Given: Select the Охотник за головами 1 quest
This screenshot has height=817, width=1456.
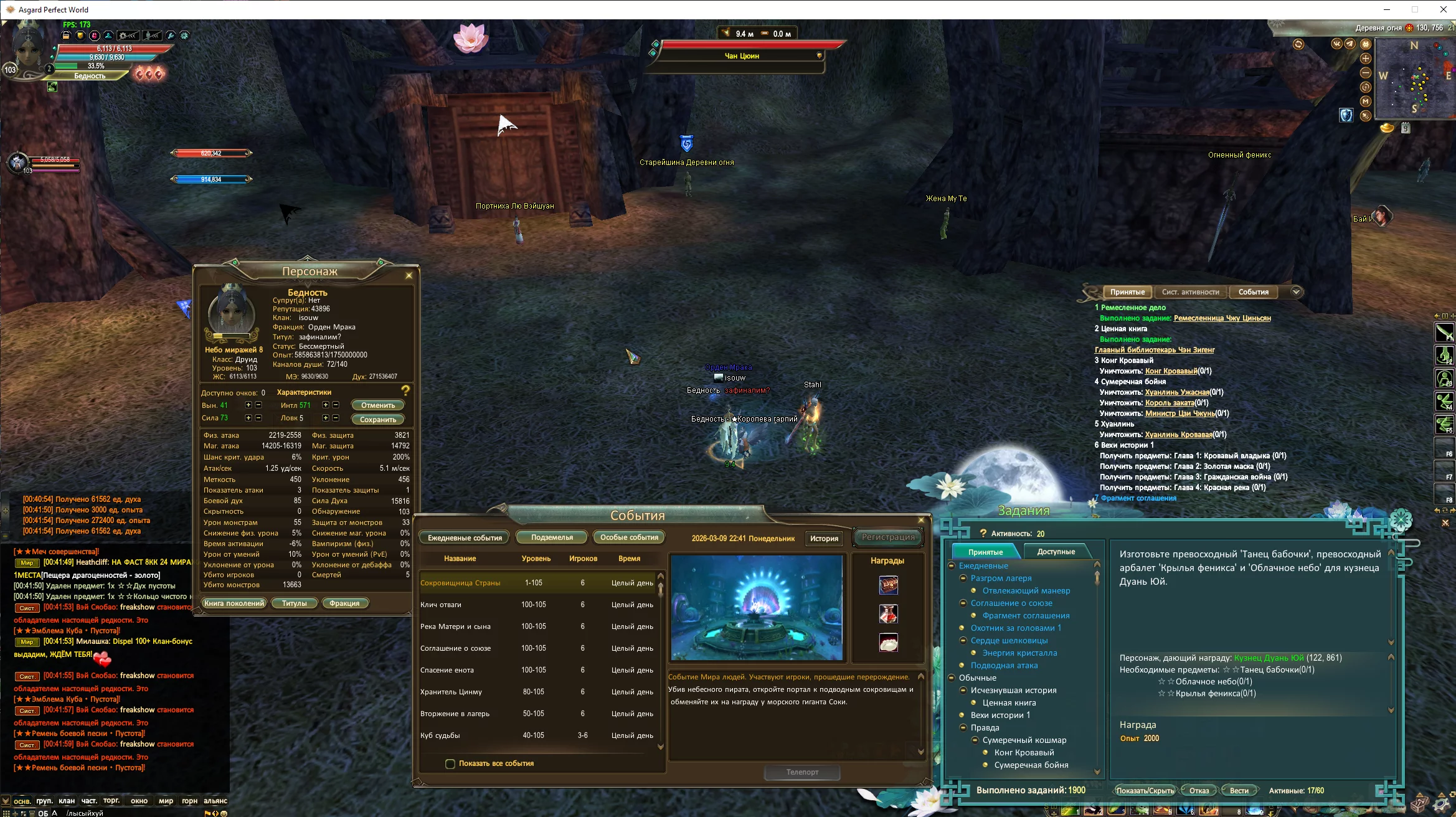Looking at the screenshot, I should 1016,628.
